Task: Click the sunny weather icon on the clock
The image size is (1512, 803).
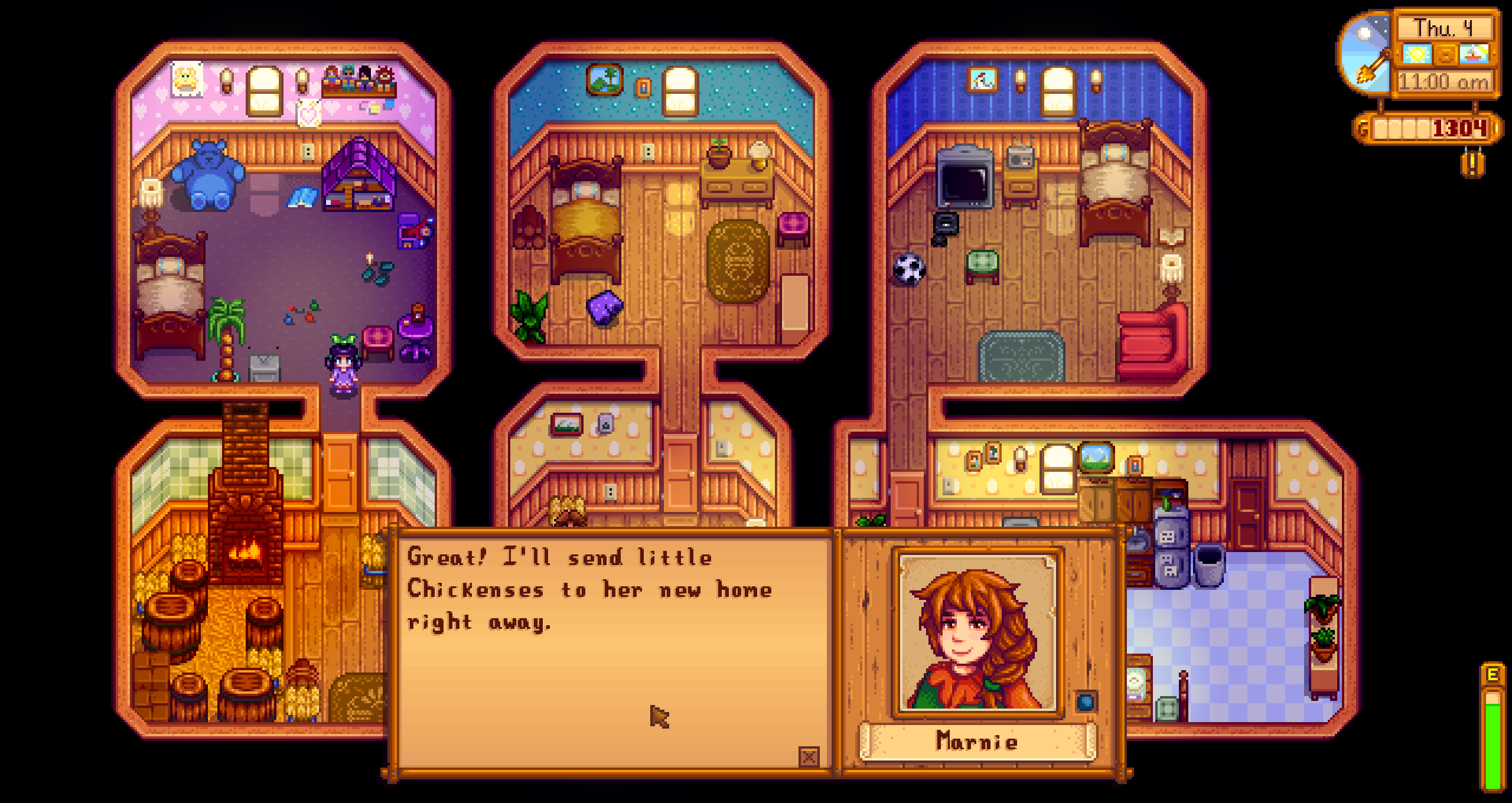Action: tap(1417, 54)
